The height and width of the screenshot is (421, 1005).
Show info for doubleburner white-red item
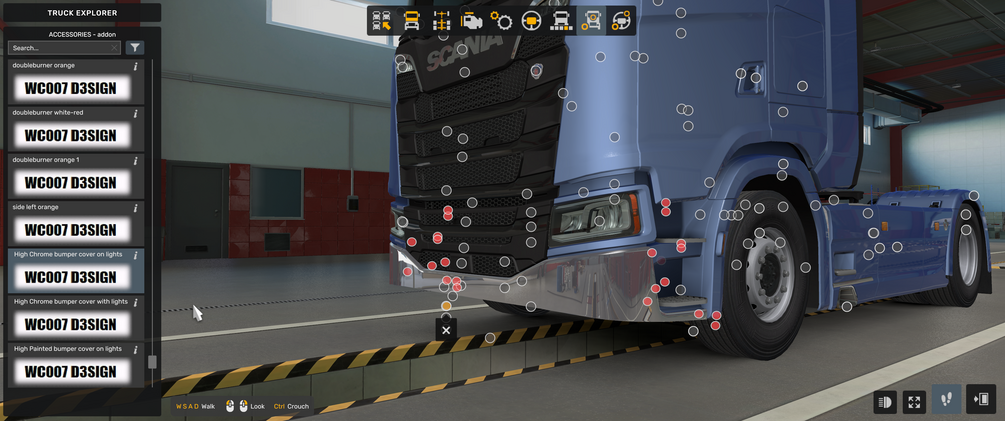(136, 114)
